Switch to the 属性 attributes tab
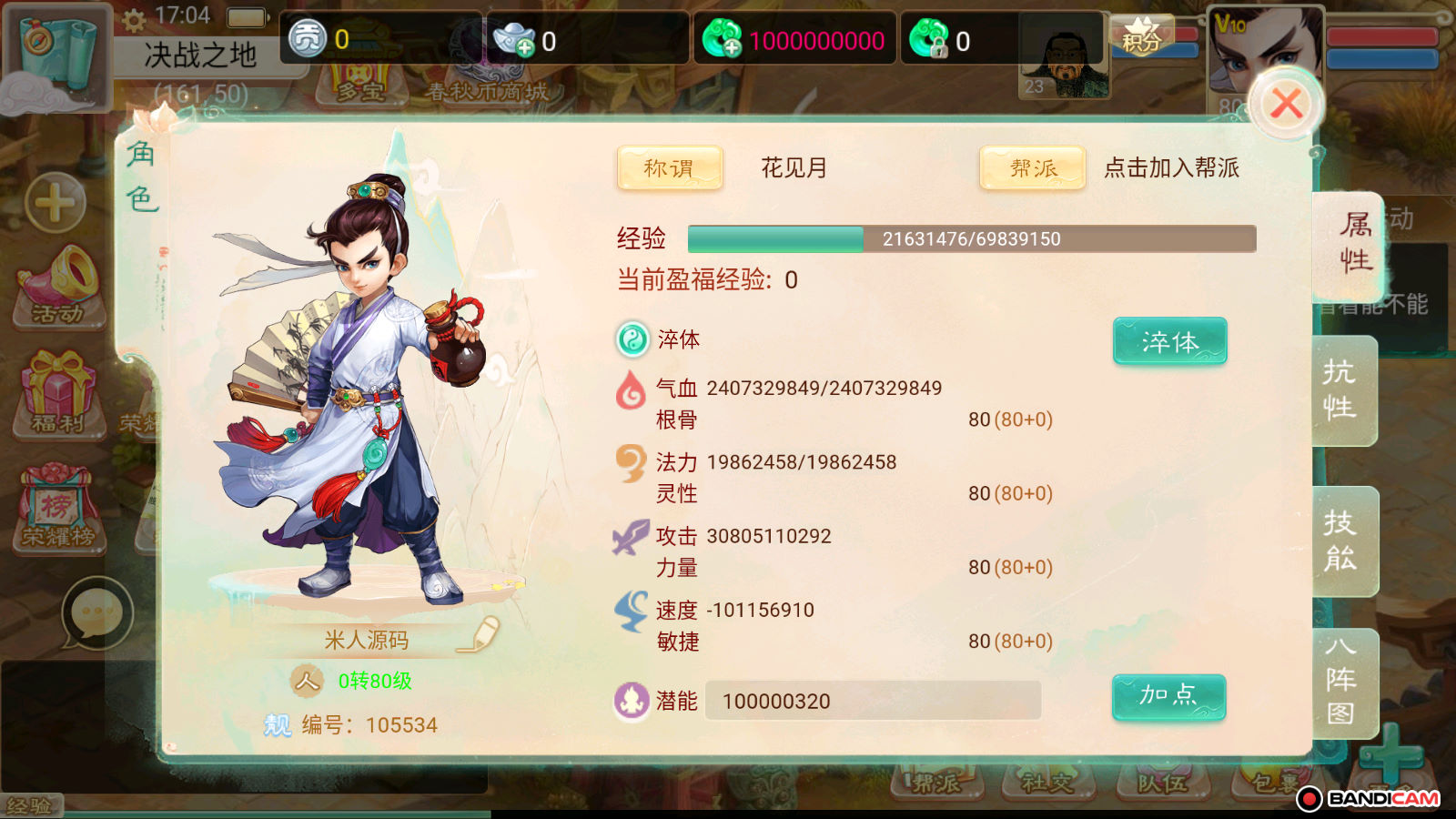 pos(1352,244)
